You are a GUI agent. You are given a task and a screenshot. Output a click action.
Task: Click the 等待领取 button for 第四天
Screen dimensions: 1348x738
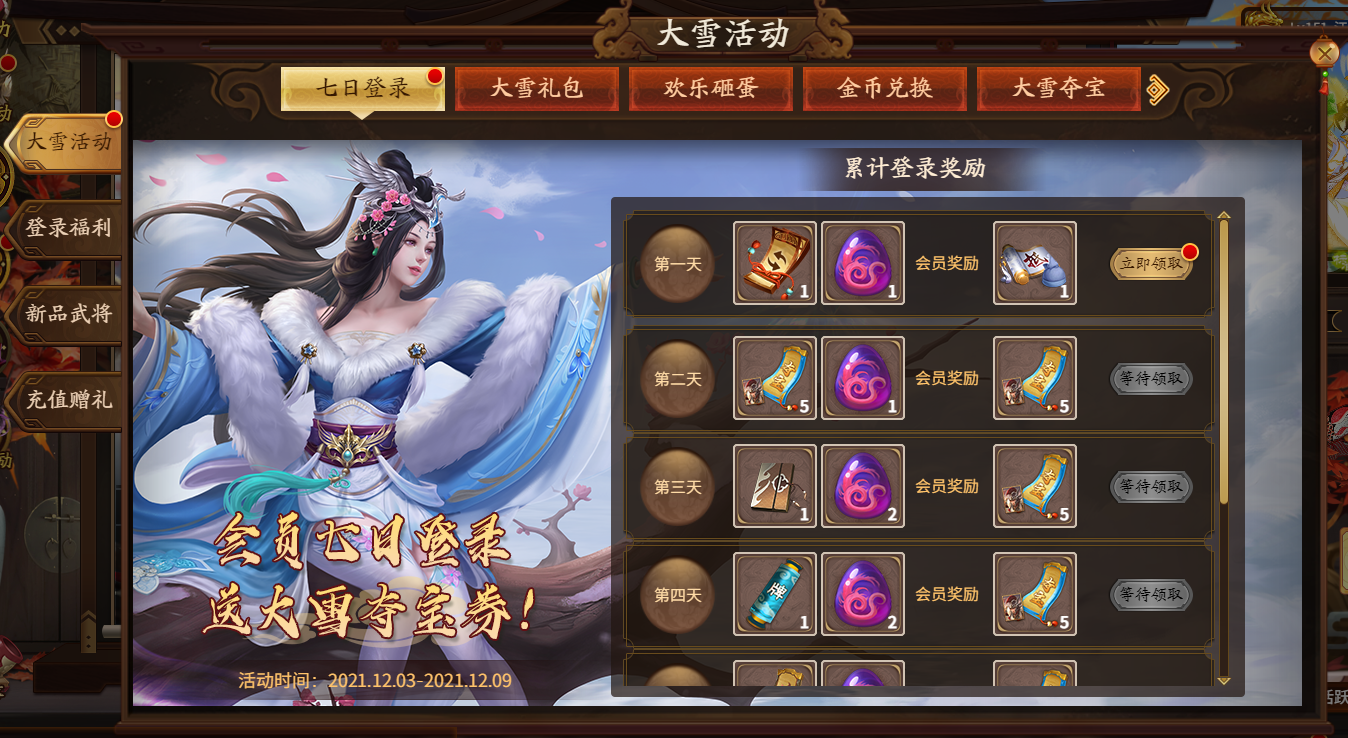[x=1151, y=595]
